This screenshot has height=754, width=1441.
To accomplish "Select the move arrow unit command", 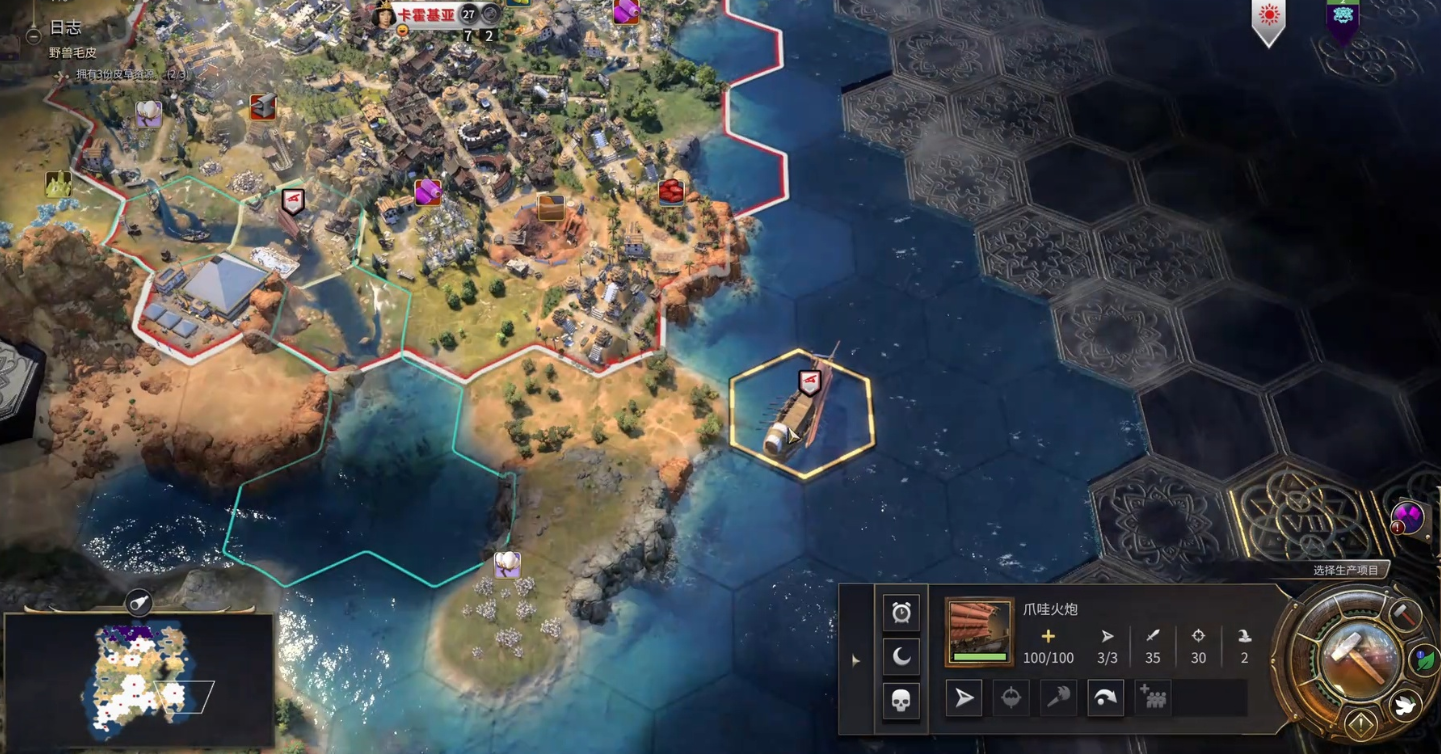I will click(x=964, y=698).
